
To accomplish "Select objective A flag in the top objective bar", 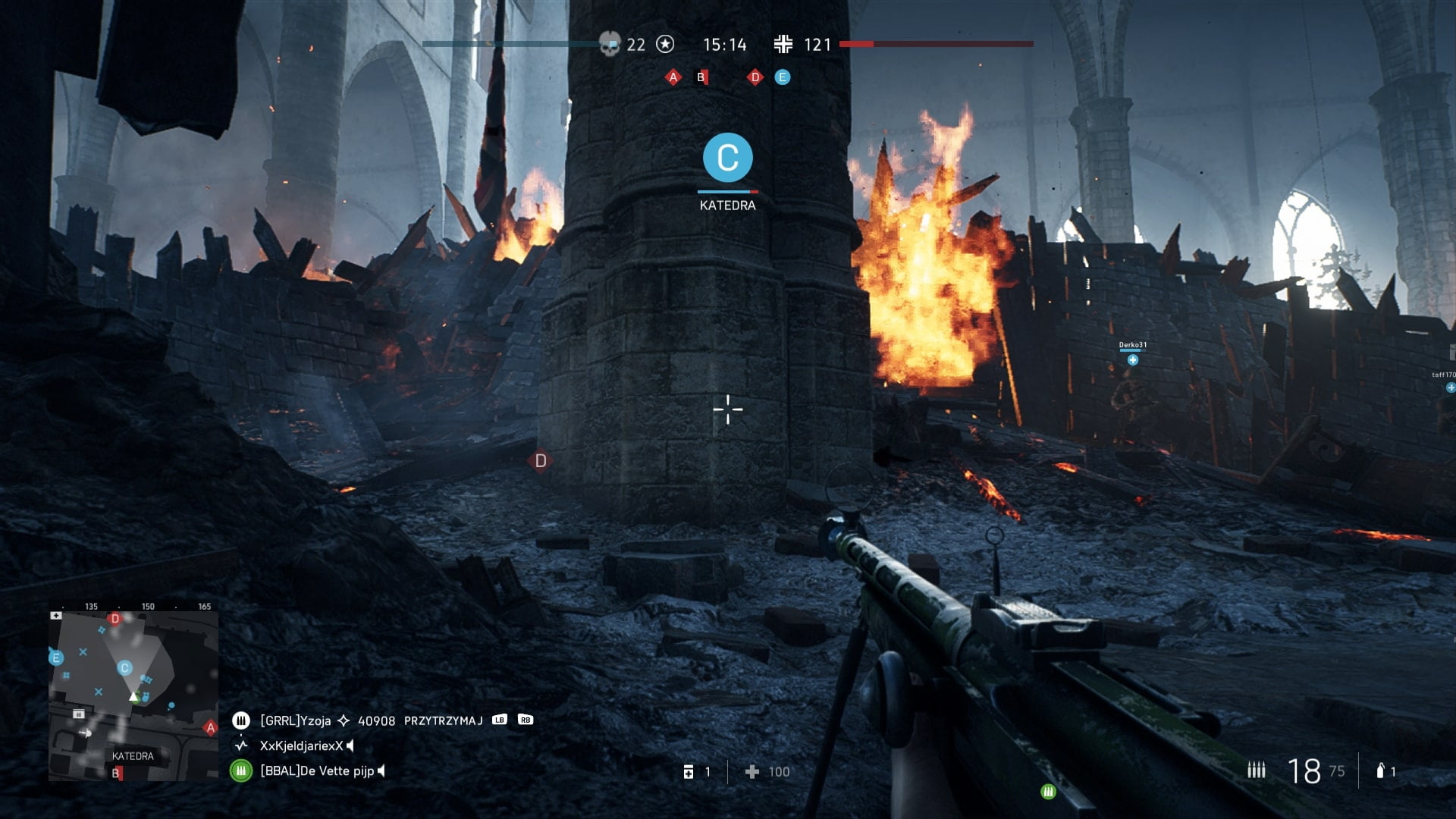I will [673, 77].
